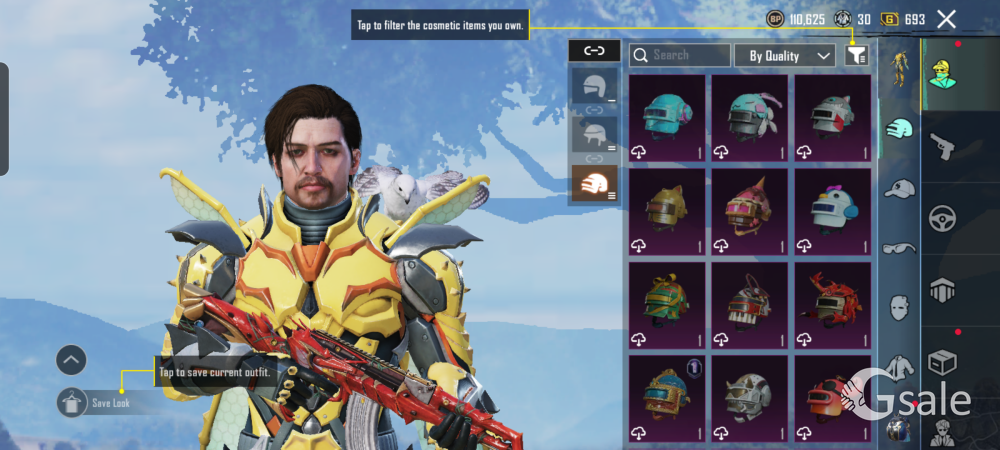Screen dimensions: 1000x450
Task: Open the By Quality sort dropdown
Action: click(784, 56)
